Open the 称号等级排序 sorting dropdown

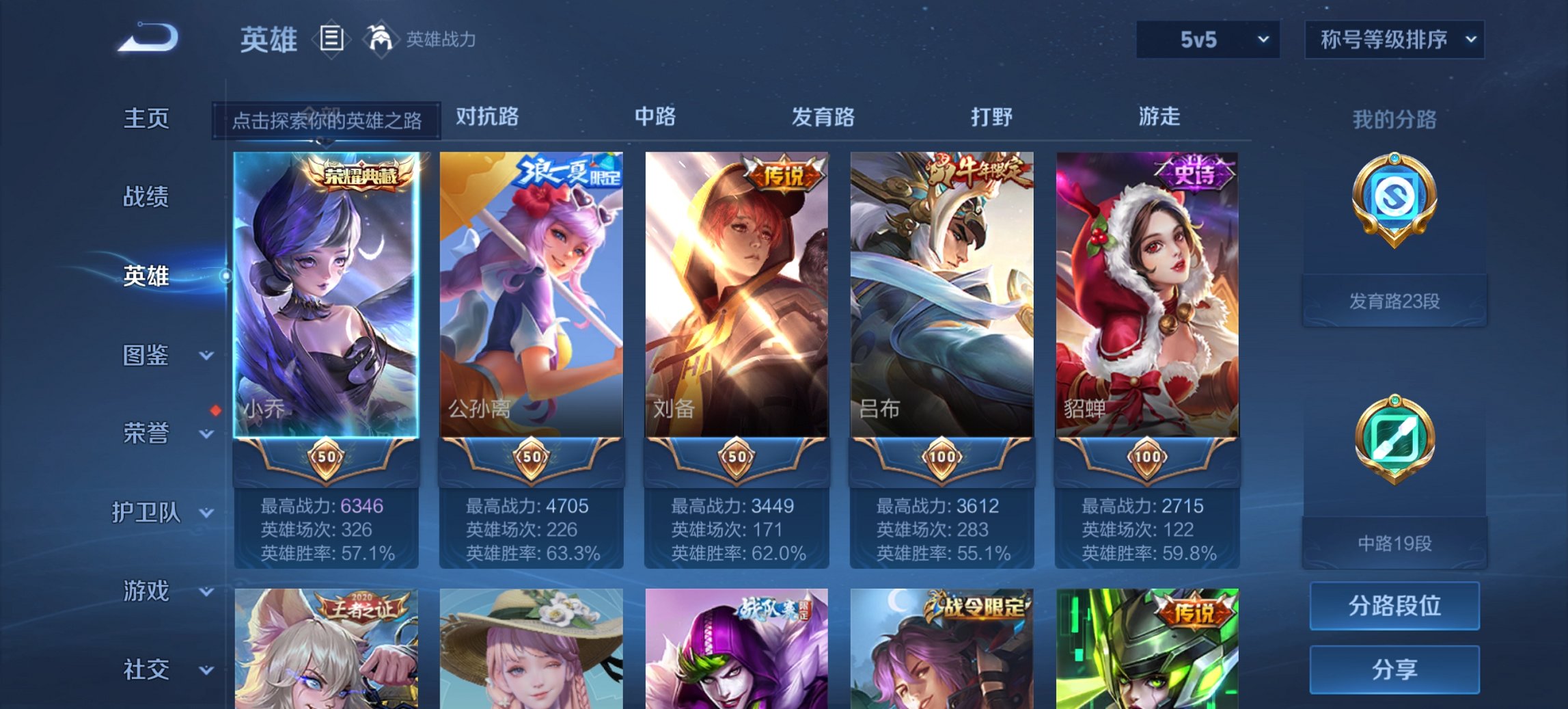click(1394, 39)
